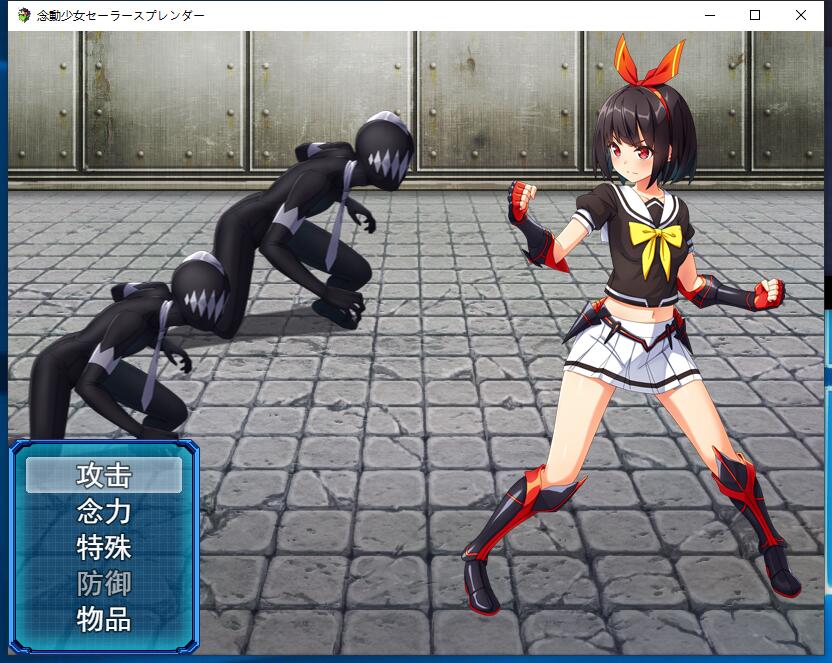
Task: Select the 攻击 attack command
Action: pos(104,475)
